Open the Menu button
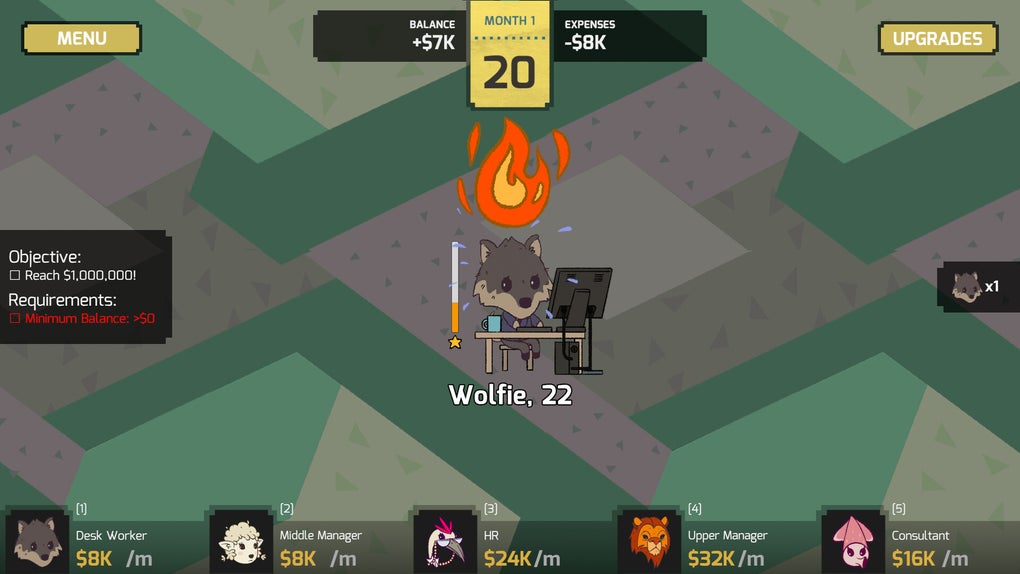Image resolution: width=1020 pixels, height=574 pixels. point(81,39)
